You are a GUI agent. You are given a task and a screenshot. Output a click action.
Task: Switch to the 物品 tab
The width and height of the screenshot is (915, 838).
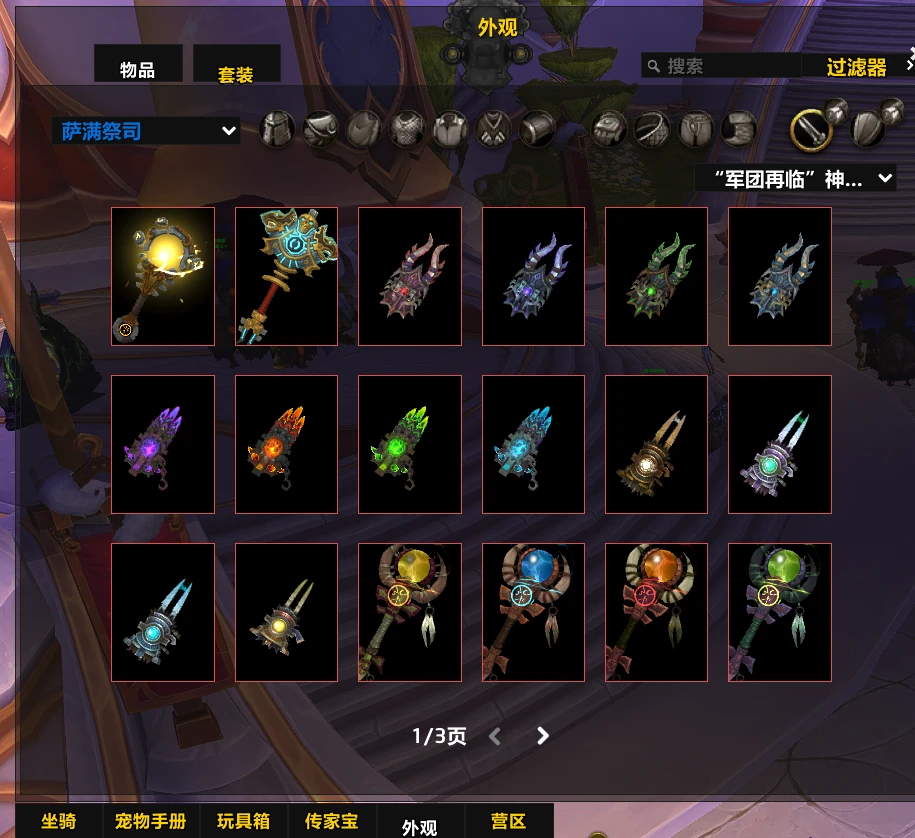[138, 68]
